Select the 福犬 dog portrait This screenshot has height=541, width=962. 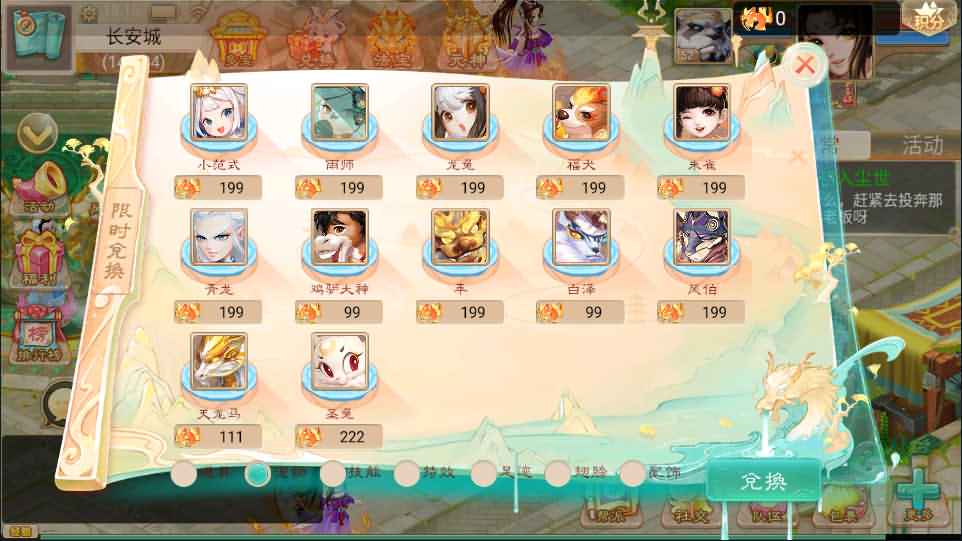point(581,112)
